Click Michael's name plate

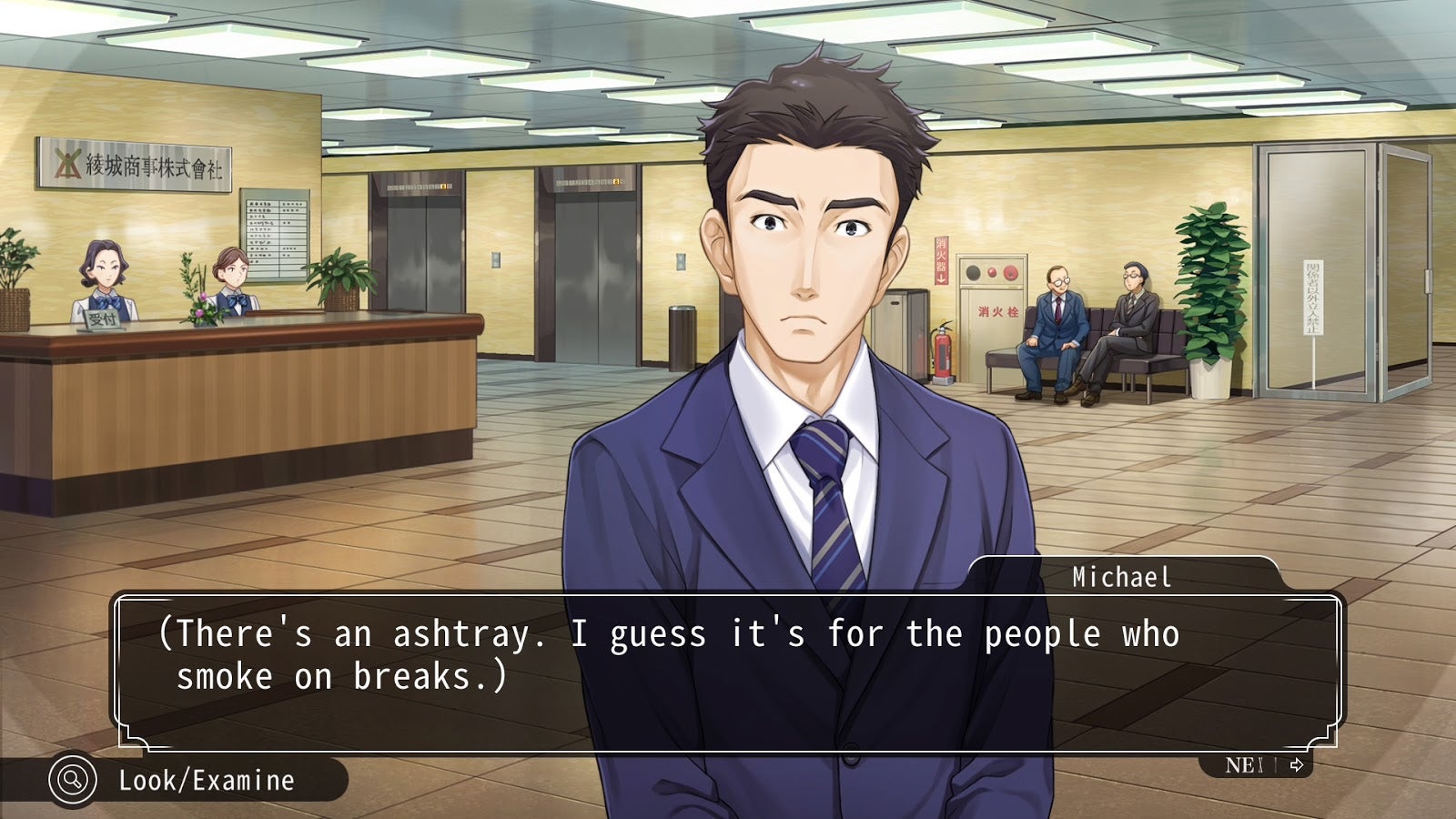click(x=1124, y=575)
